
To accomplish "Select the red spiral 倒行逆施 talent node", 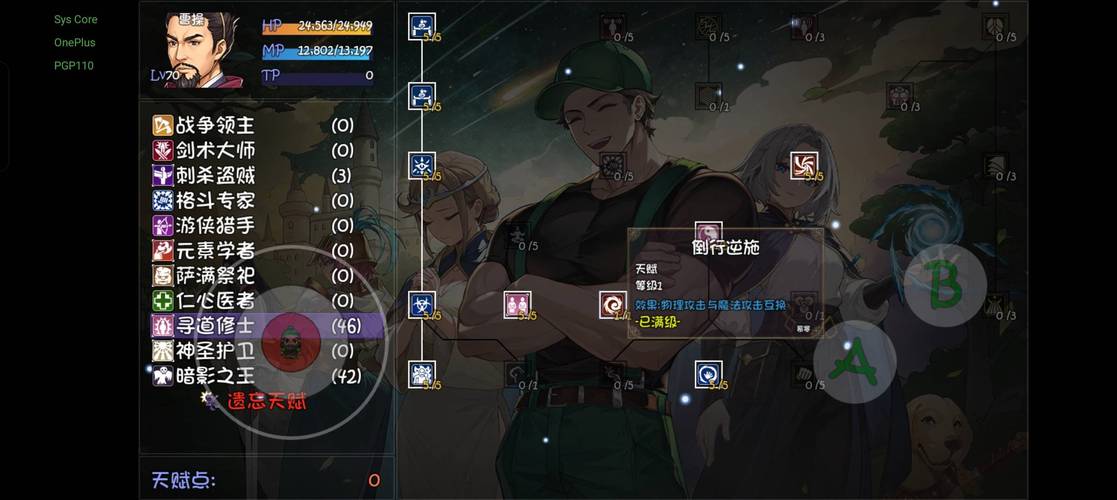I will pos(613,305).
